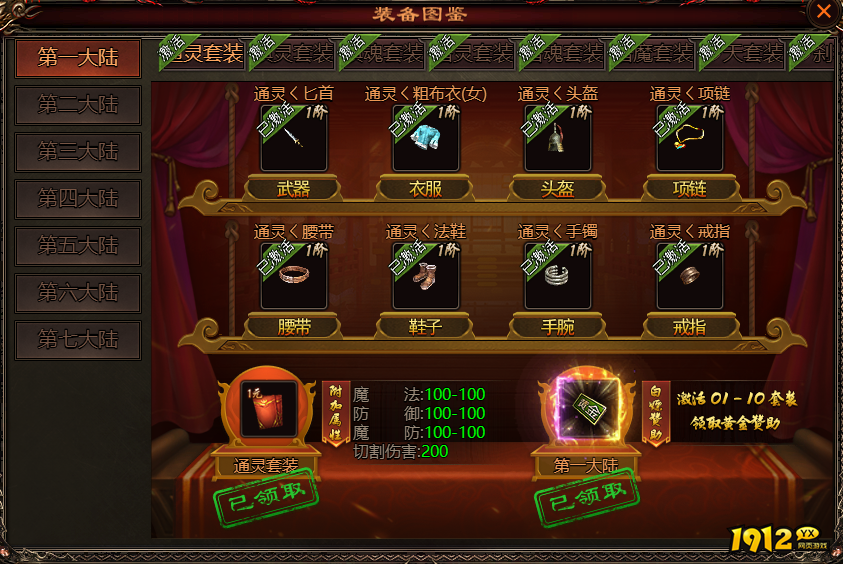Select the 通灵法鞋 shoes slot

pos(426,275)
